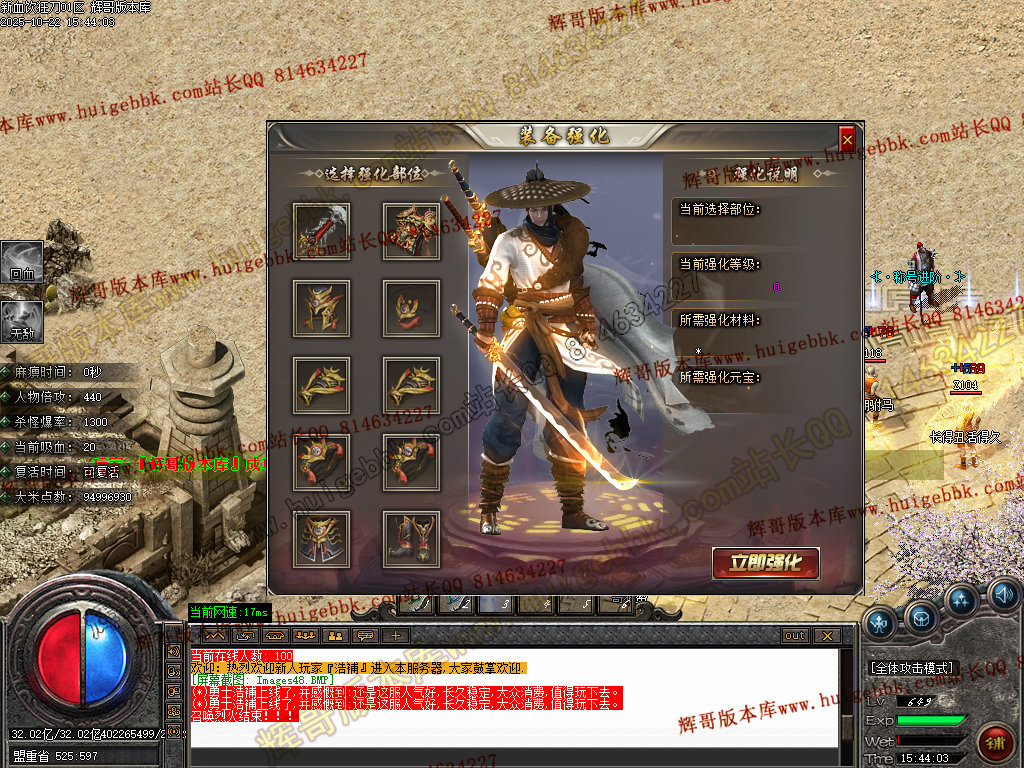Choose the boots equipment slot
Viewport: 1024px width, 768px height.
coord(411,539)
